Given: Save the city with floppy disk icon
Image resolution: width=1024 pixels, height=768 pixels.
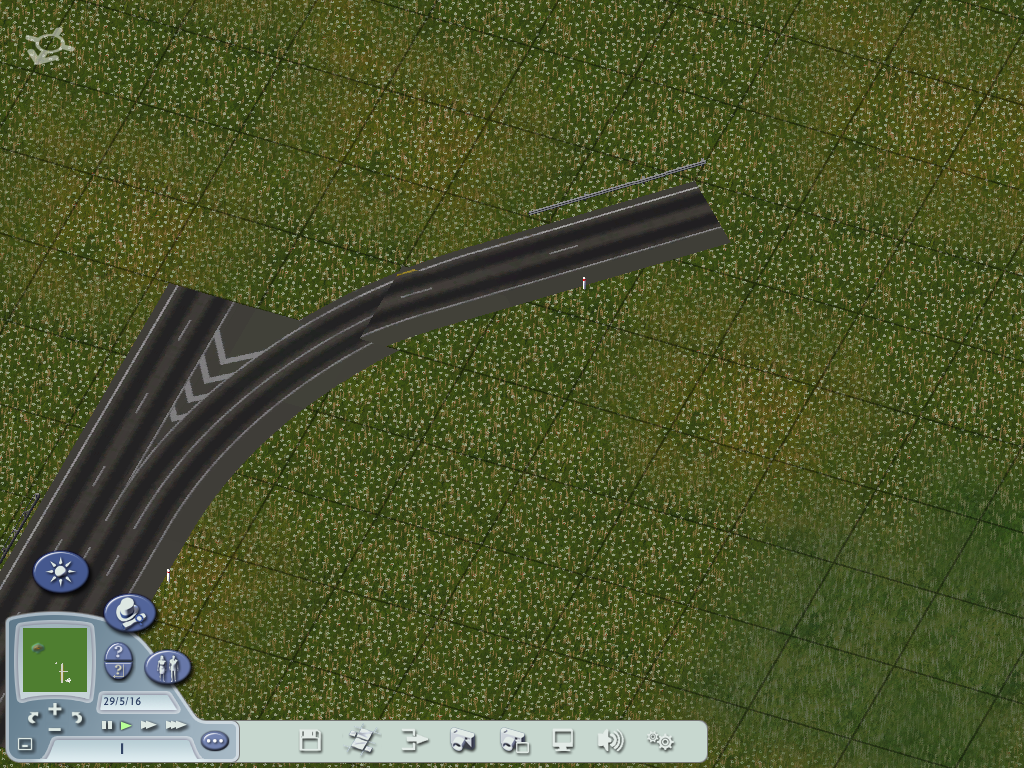Looking at the screenshot, I should [x=311, y=741].
